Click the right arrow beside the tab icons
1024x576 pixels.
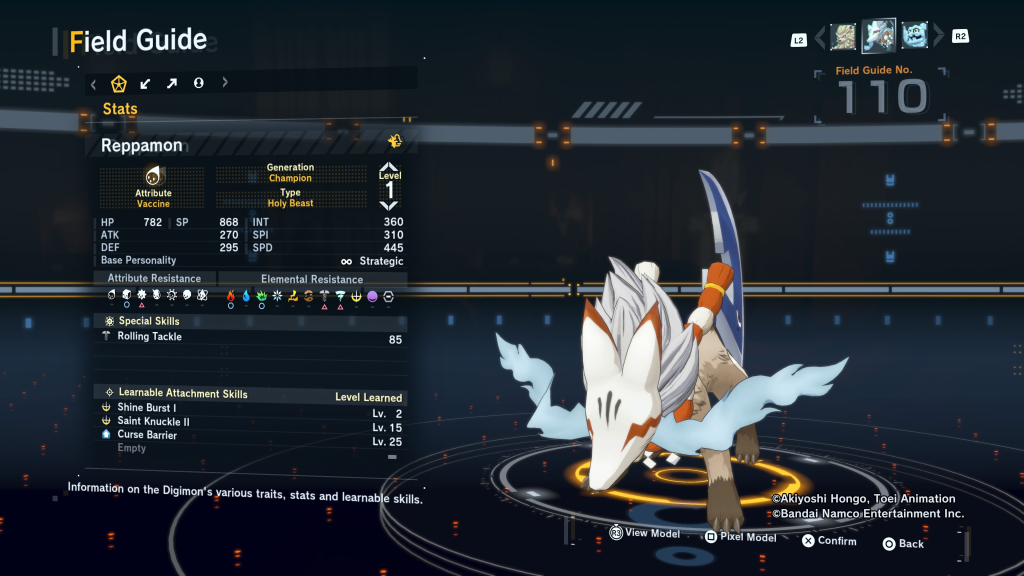(225, 83)
